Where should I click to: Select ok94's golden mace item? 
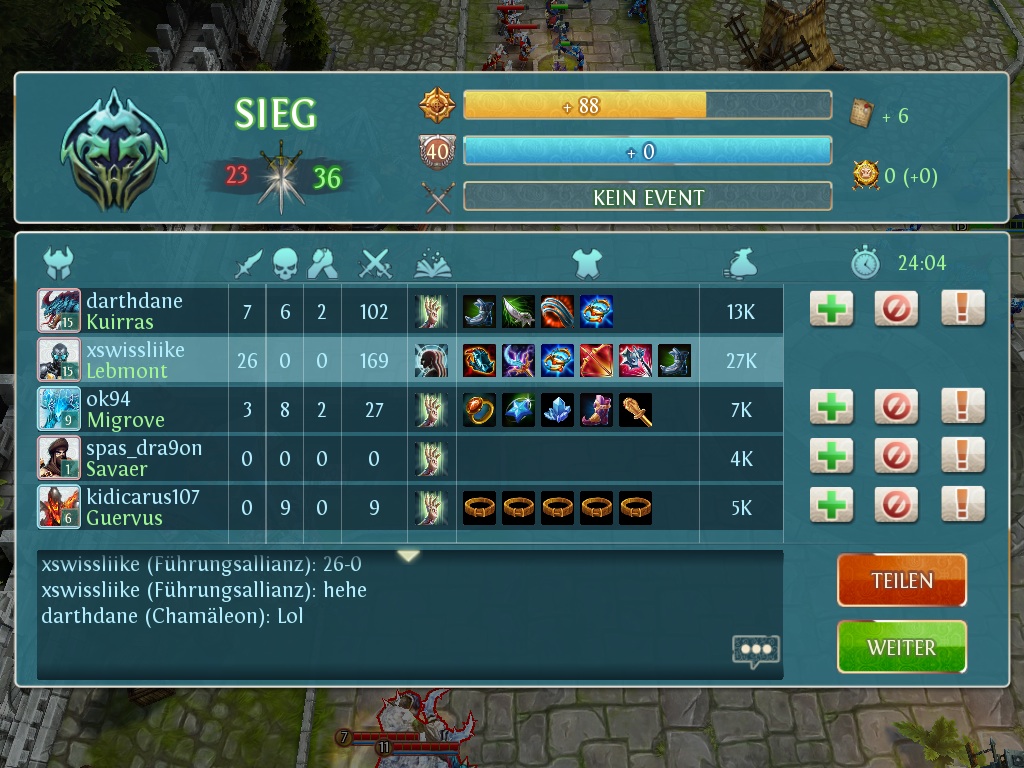click(635, 410)
